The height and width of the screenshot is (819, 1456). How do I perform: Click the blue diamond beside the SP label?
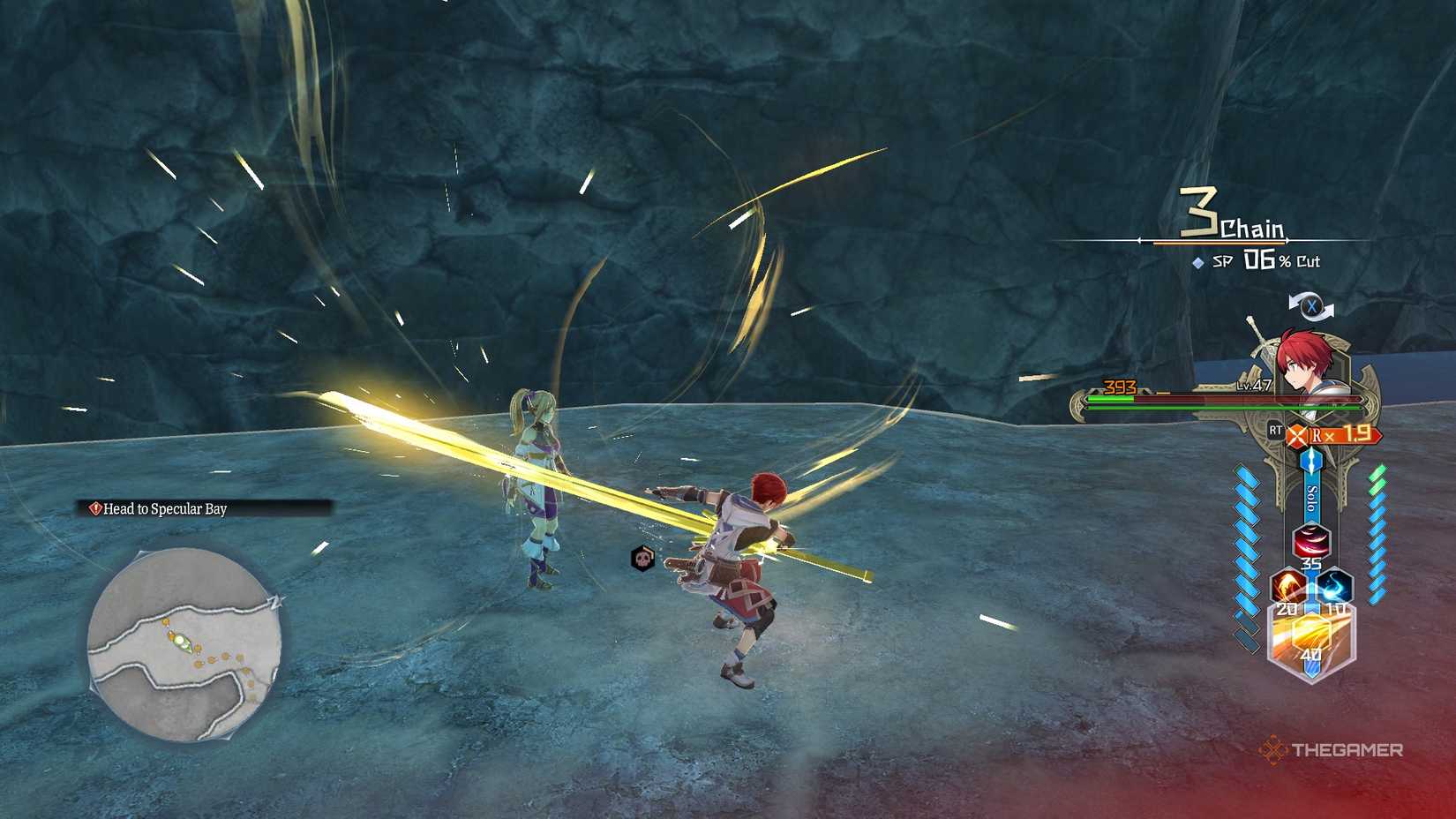click(x=1196, y=262)
